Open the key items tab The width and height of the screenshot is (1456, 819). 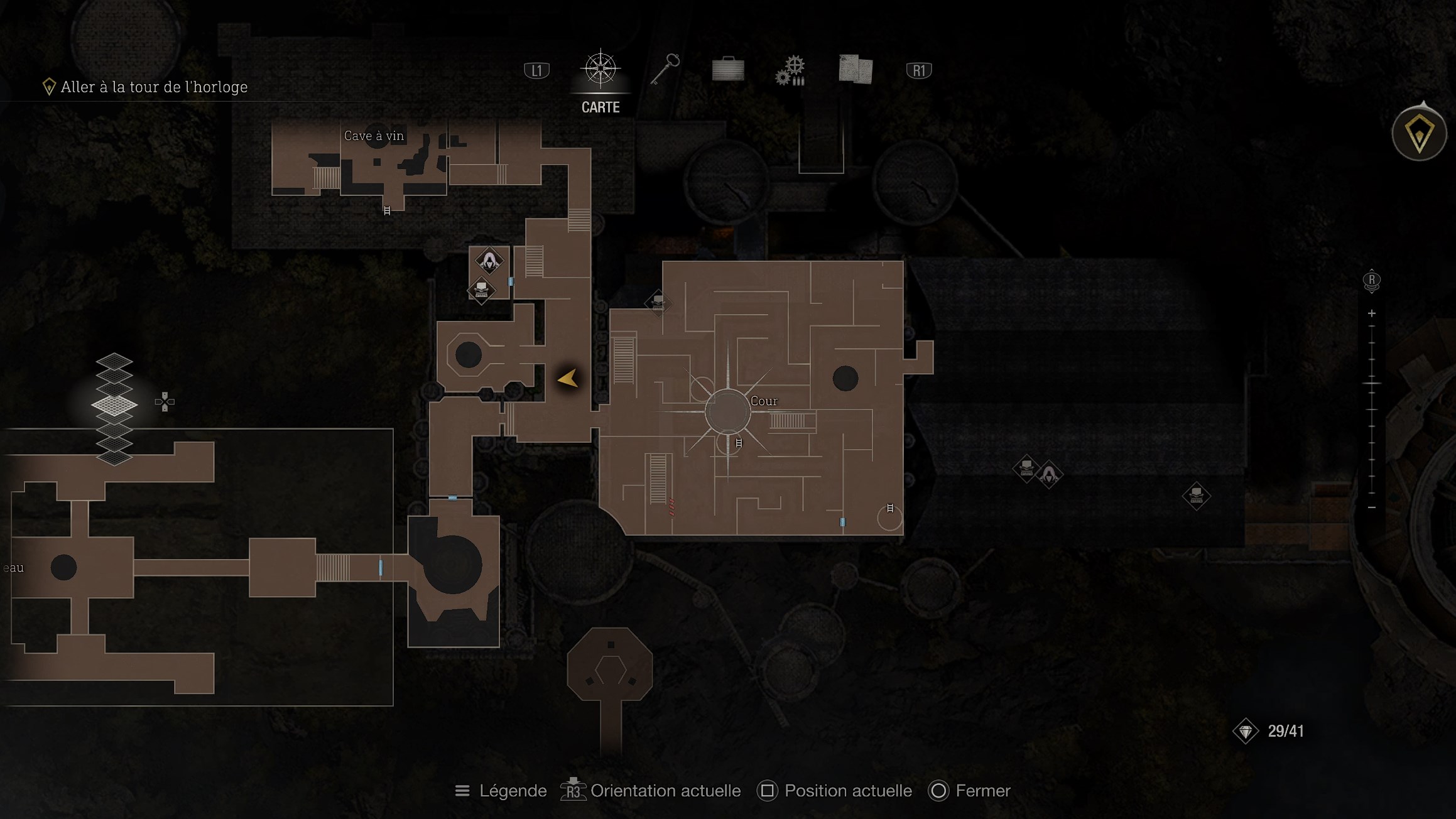coord(665,69)
